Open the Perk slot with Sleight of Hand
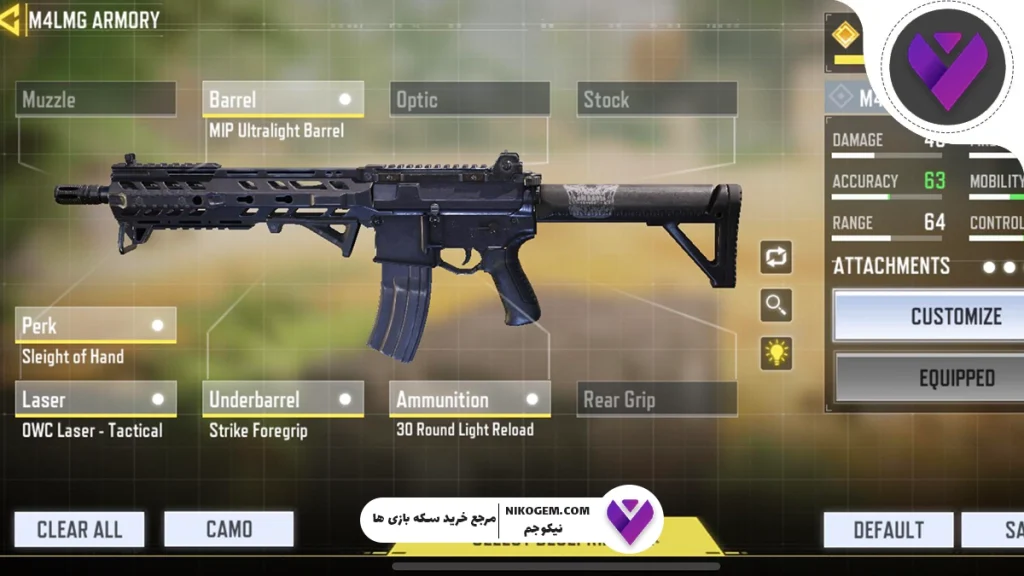The width and height of the screenshot is (1024, 576). (x=96, y=325)
